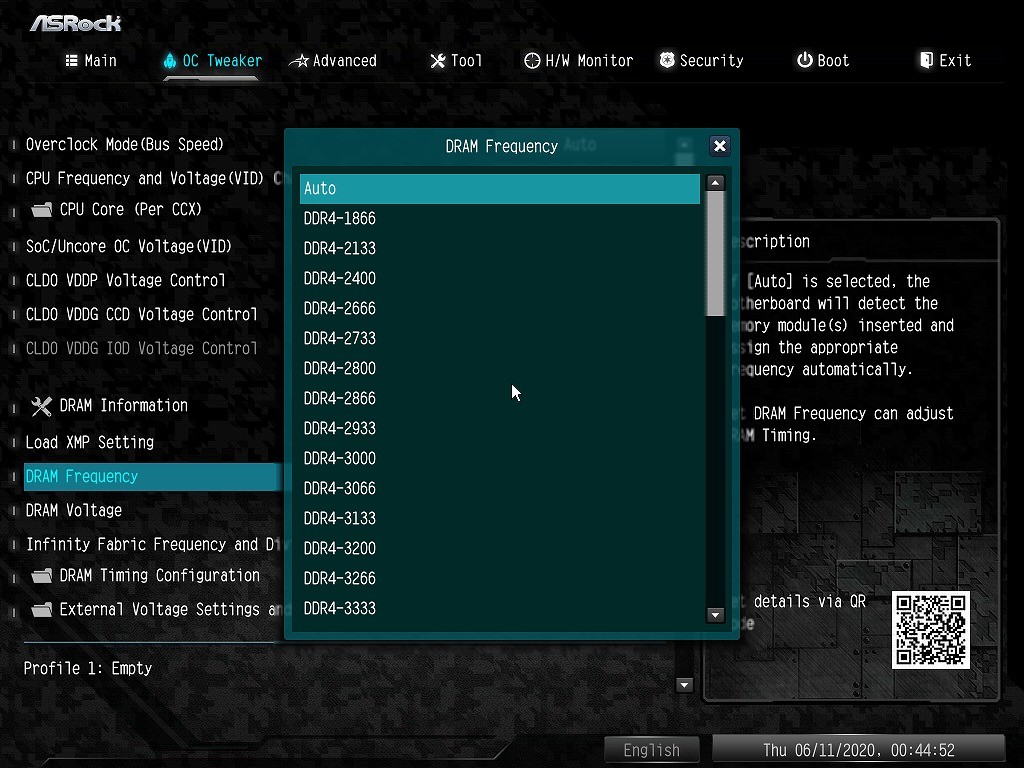Viewport: 1024px width, 768px height.
Task: Switch to the Boot tab
Action: 822,61
